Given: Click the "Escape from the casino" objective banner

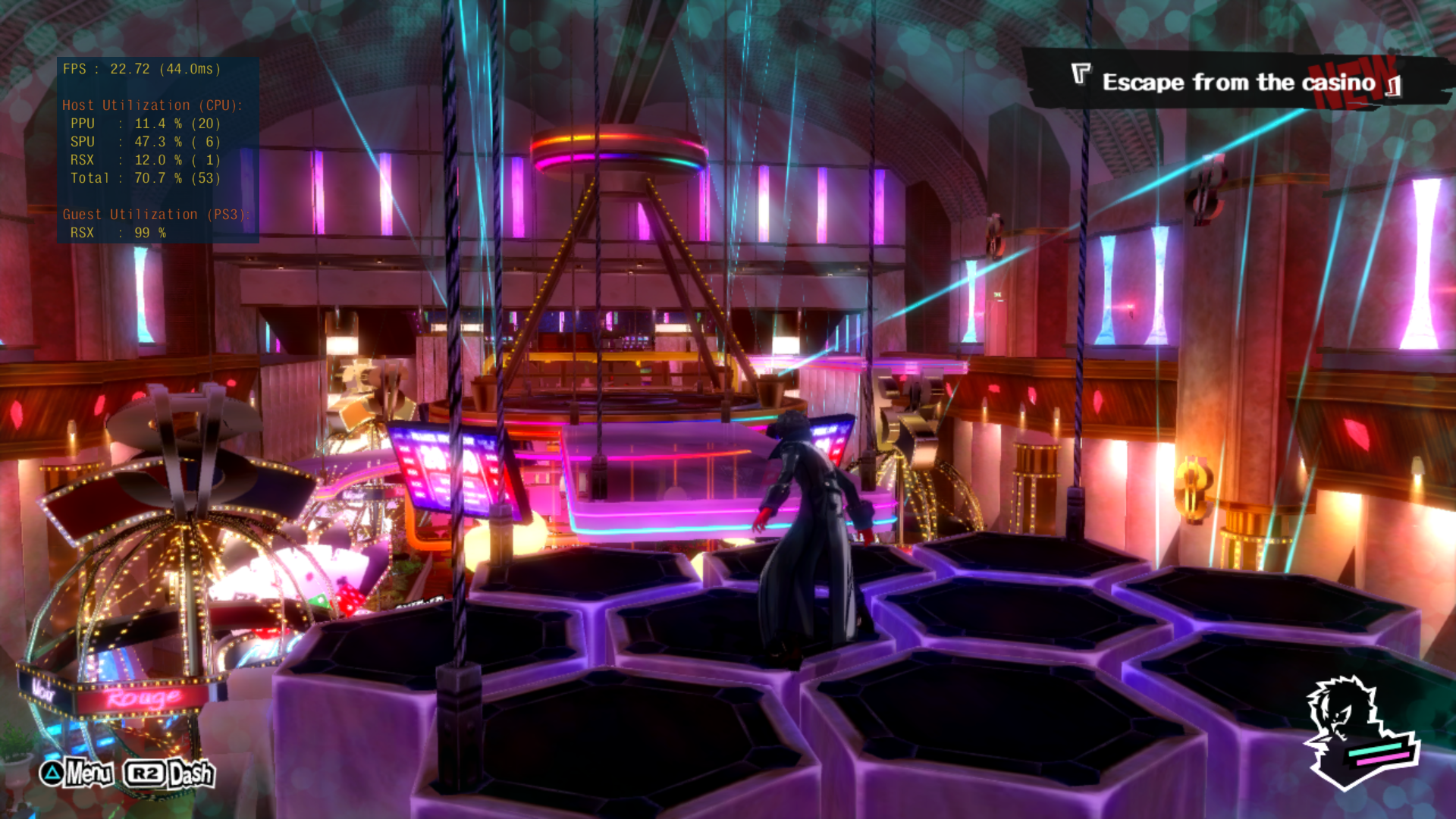Looking at the screenshot, I should point(1238,82).
